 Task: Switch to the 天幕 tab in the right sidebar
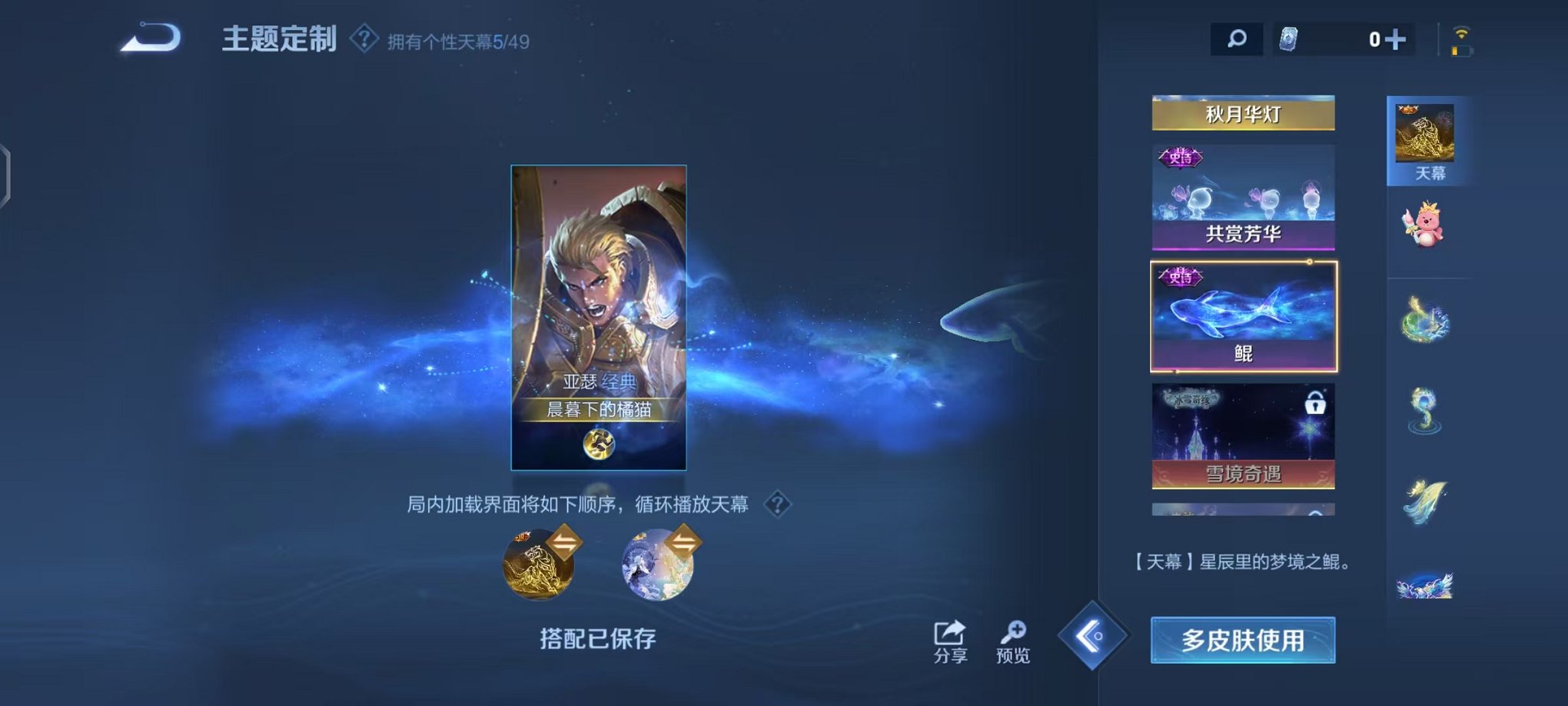[1431, 138]
